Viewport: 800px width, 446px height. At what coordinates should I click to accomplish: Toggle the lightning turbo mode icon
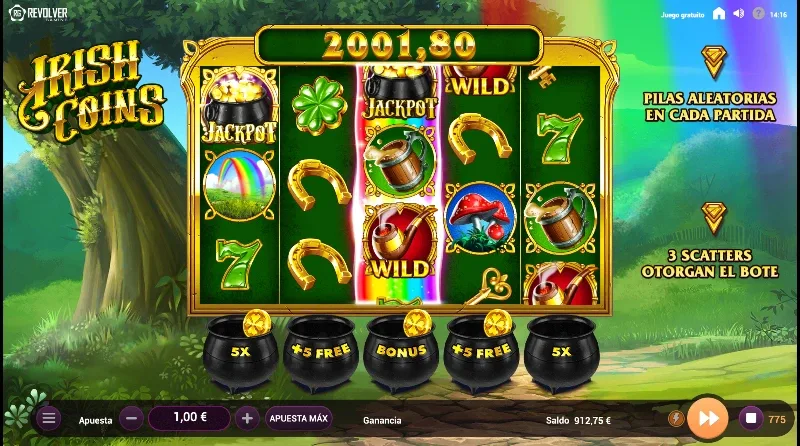point(675,418)
